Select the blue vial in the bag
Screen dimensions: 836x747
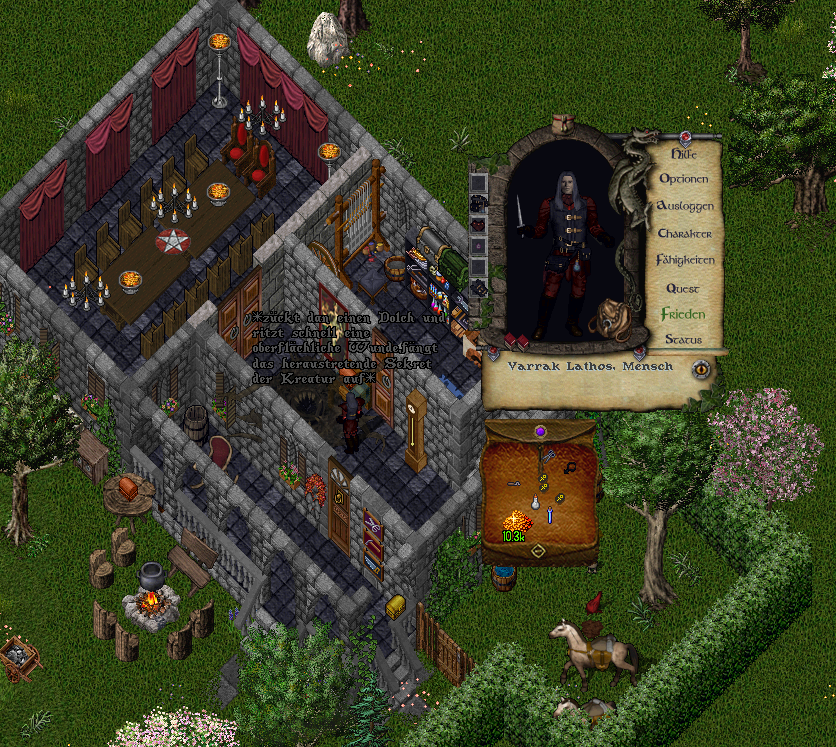[x=550, y=514]
